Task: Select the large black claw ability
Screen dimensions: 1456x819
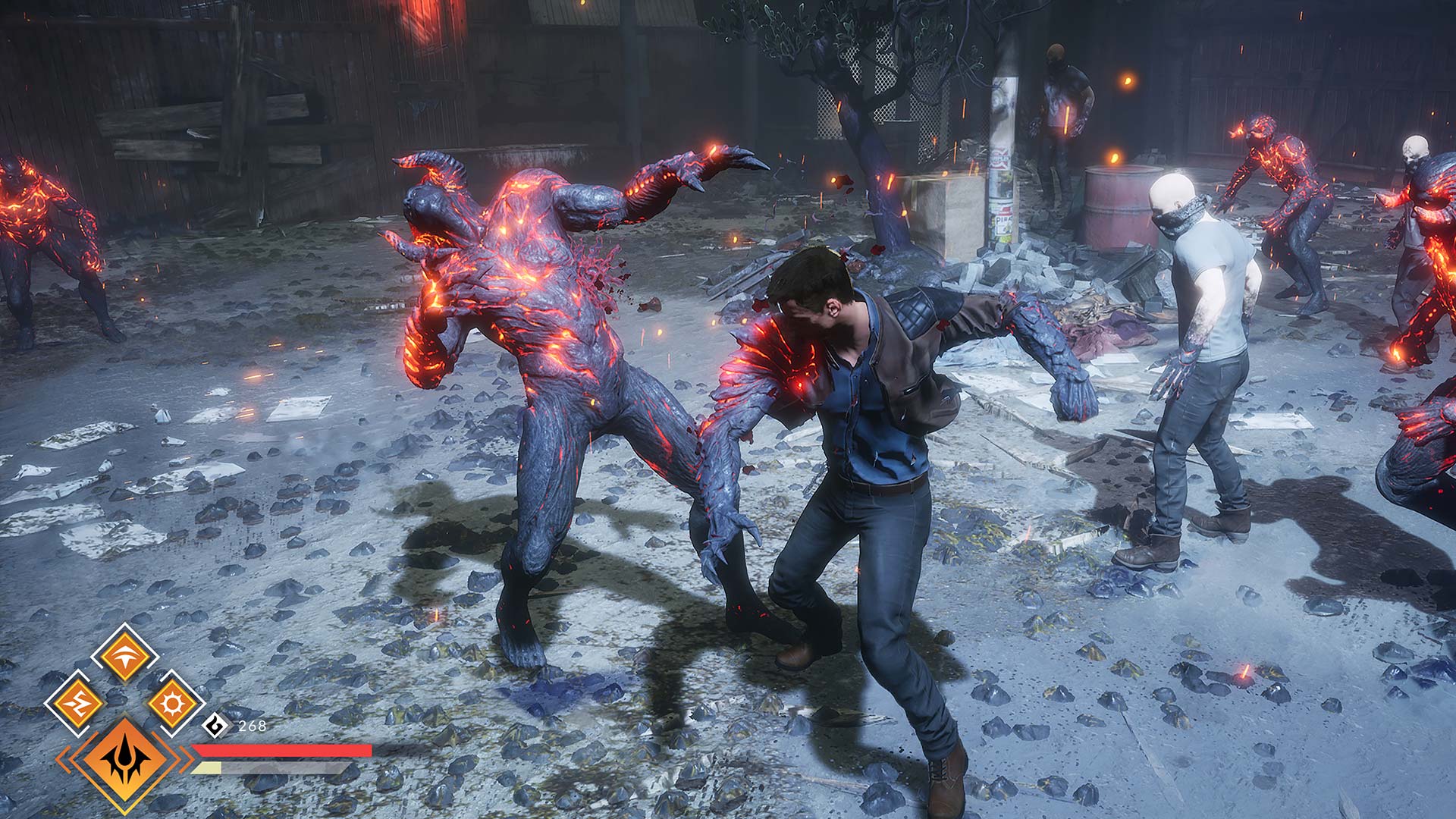Action: pos(124,761)
